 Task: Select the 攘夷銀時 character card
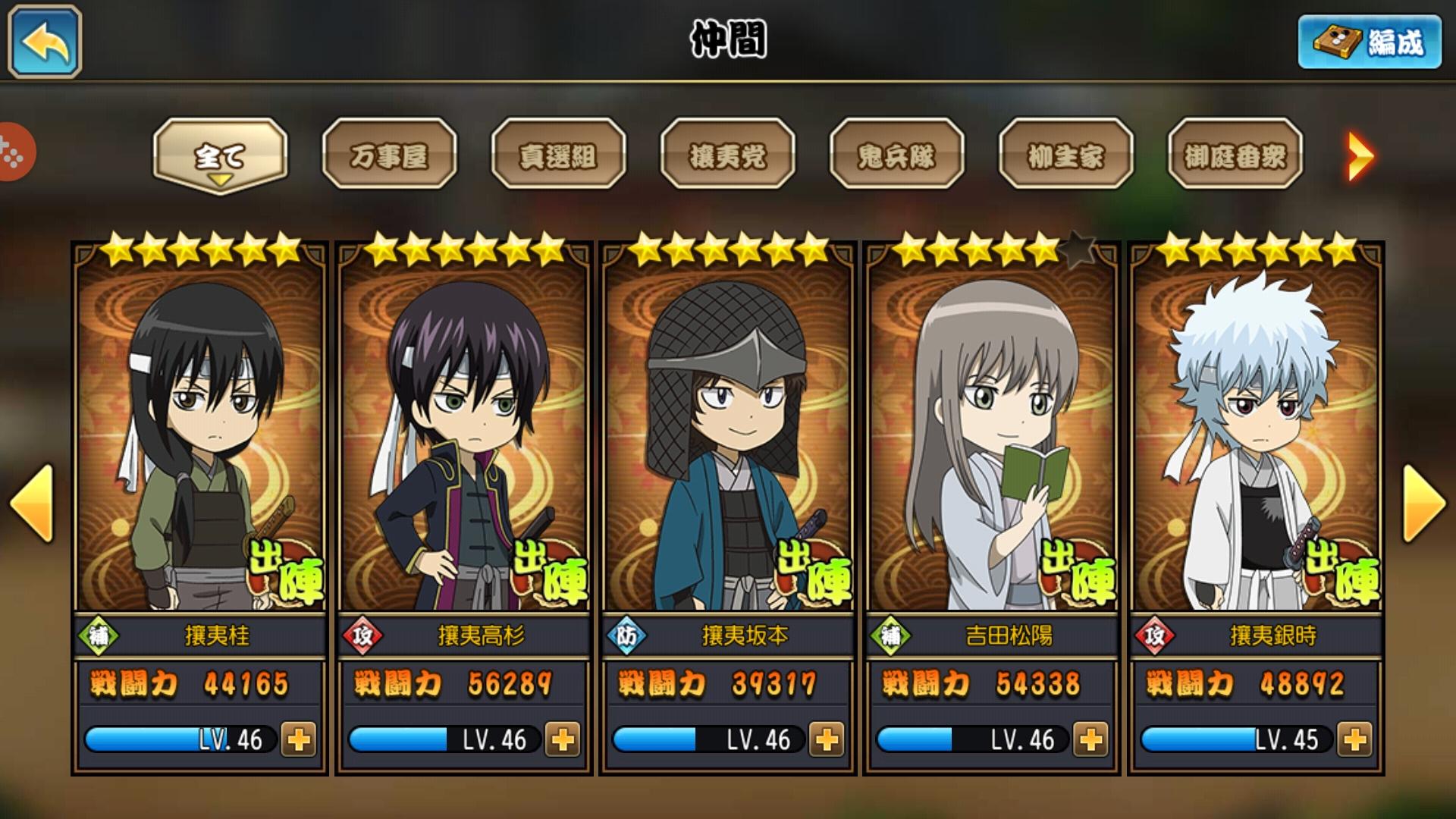pyautogui.click(x=1255, y=440)
